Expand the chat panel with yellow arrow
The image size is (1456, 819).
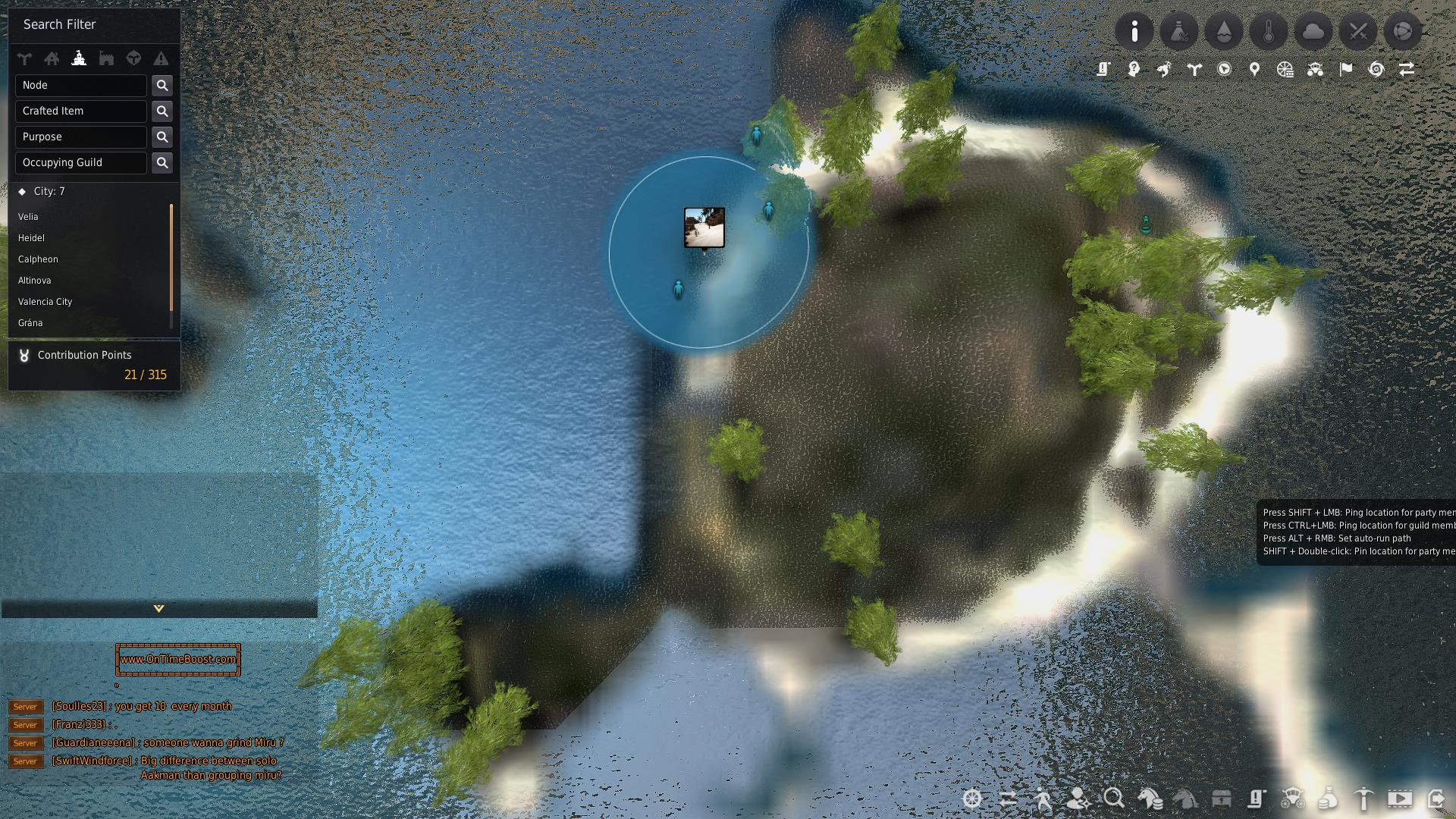click(158, 608)
